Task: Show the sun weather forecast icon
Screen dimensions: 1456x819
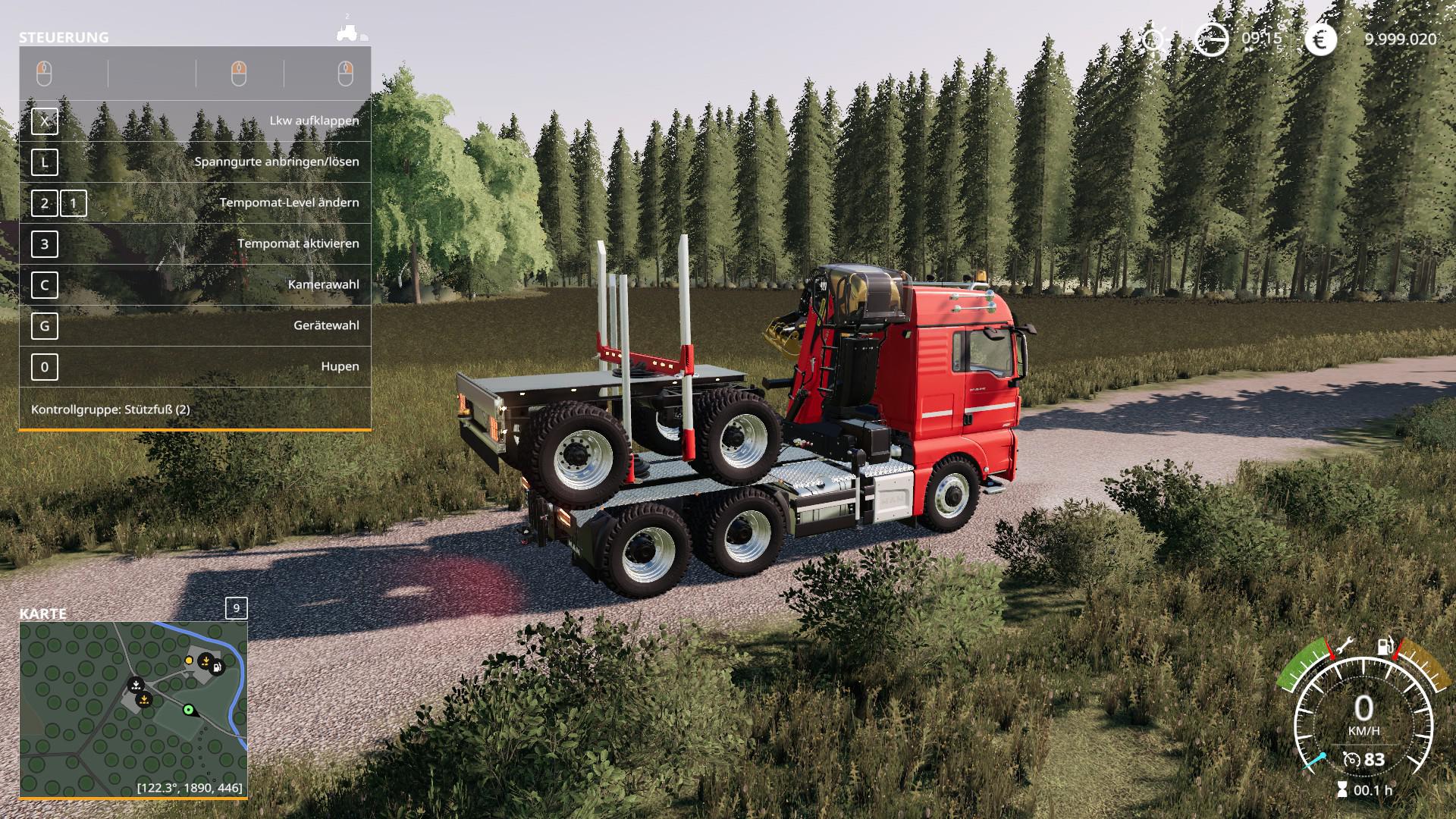Action: [x=1153, y=39]
